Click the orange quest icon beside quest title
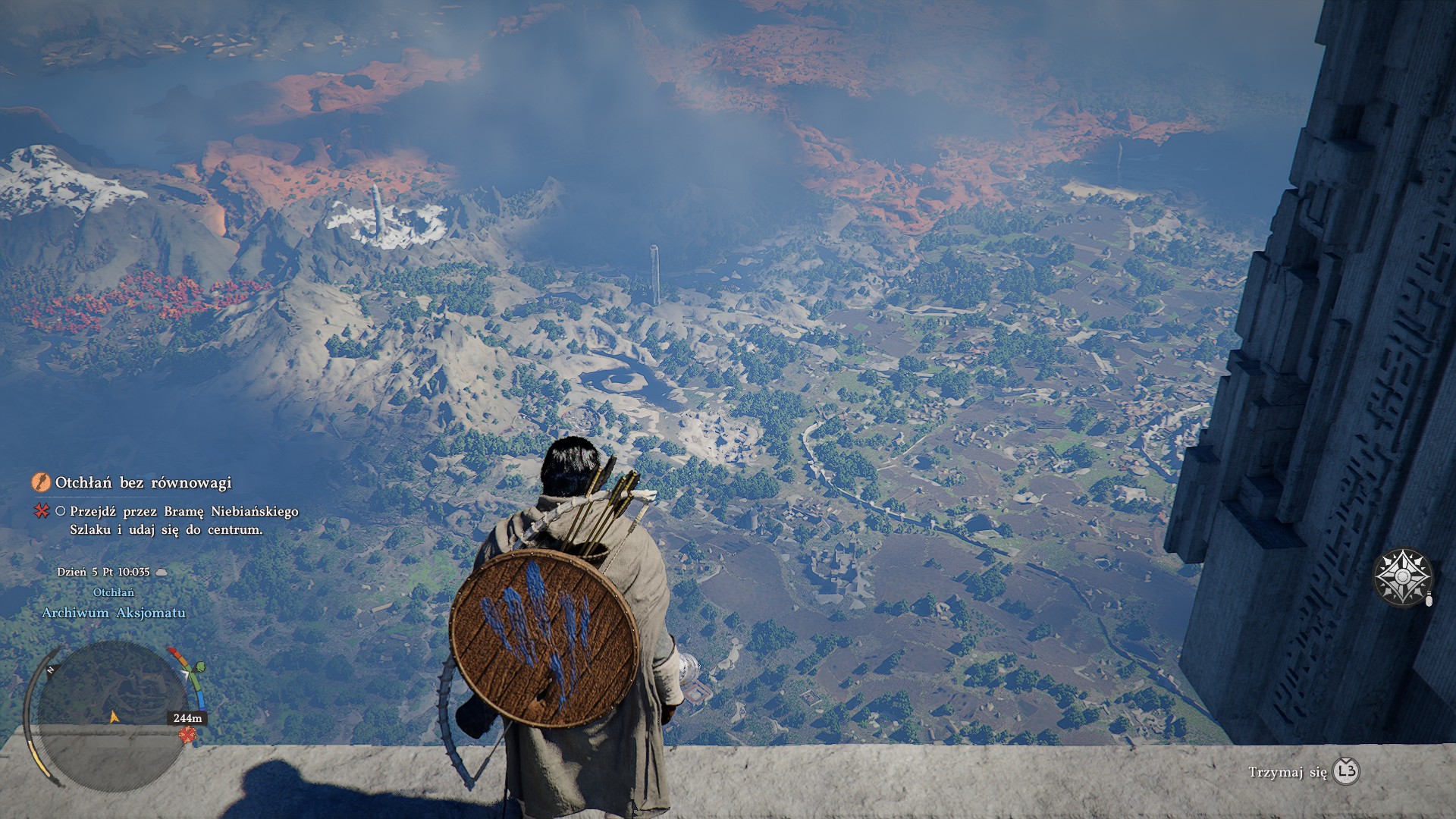This screenshot has width=1456, height=819. tap(41, 482)
